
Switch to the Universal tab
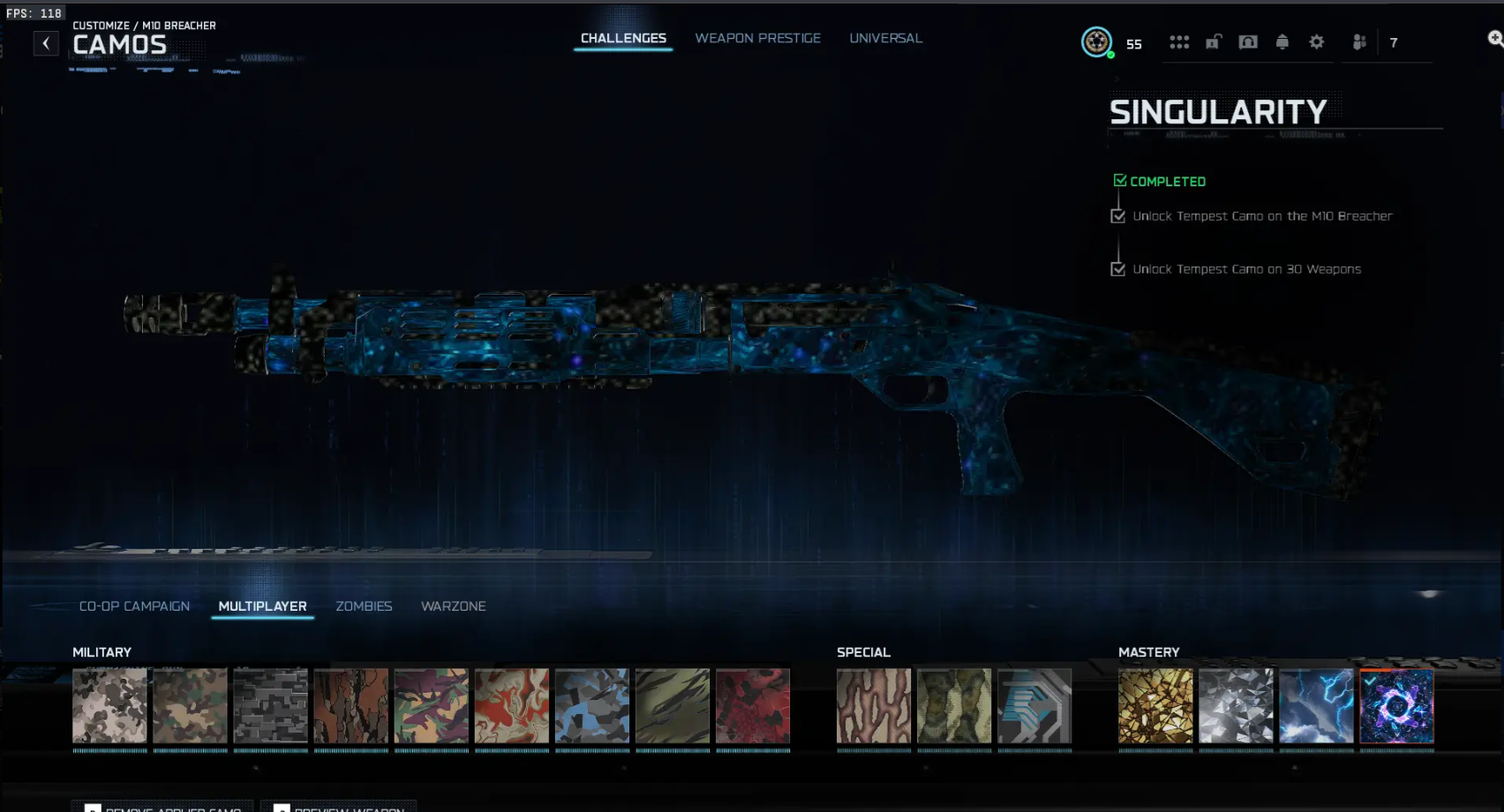[885, 38]
